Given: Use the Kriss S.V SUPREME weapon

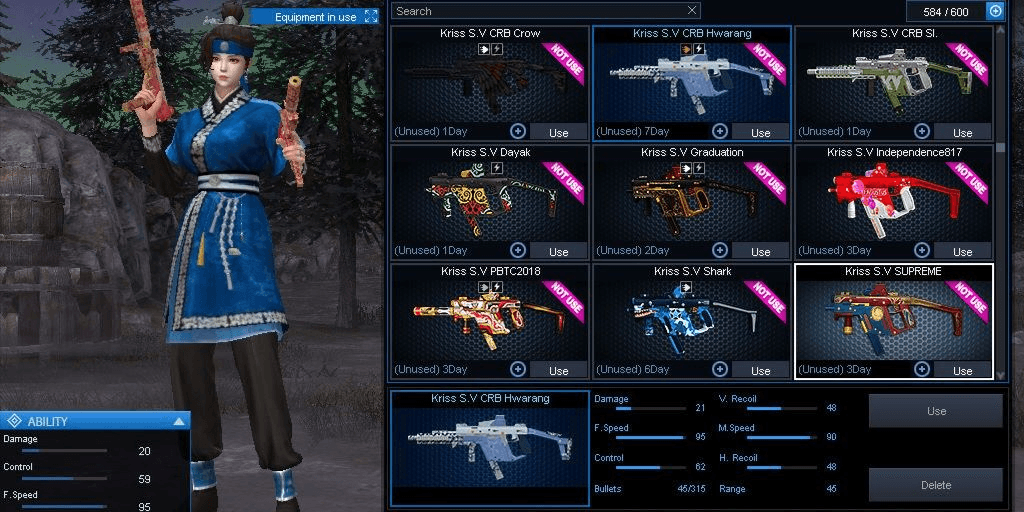Looking at the screenshot, I should point(962,370).
